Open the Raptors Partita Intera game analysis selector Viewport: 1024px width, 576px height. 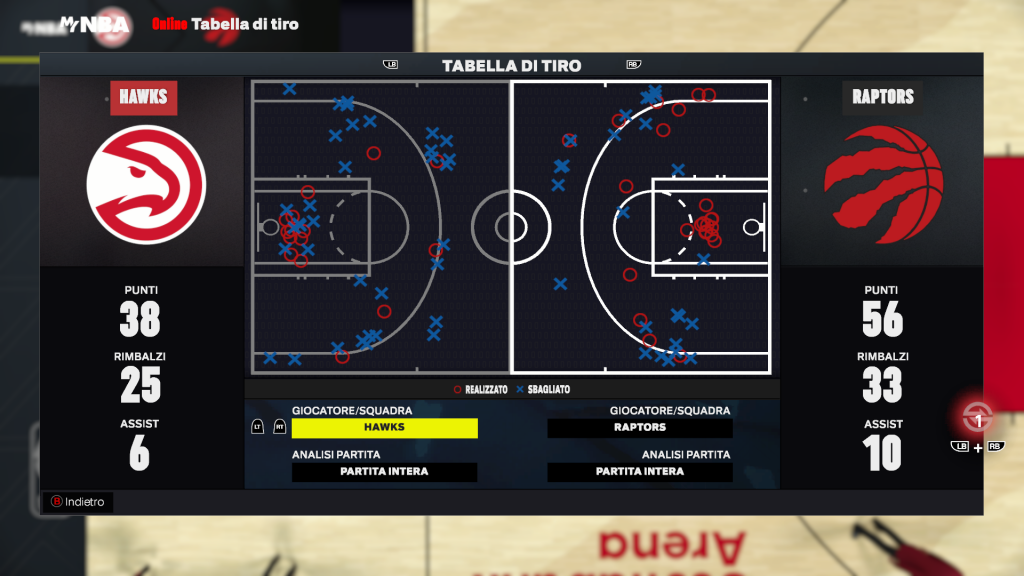tap(640, 471)
